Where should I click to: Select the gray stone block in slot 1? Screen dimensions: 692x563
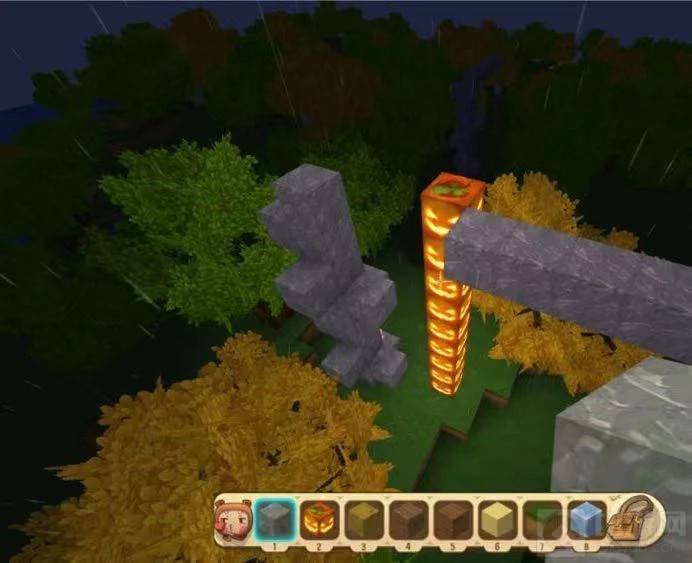click(274, 520)
